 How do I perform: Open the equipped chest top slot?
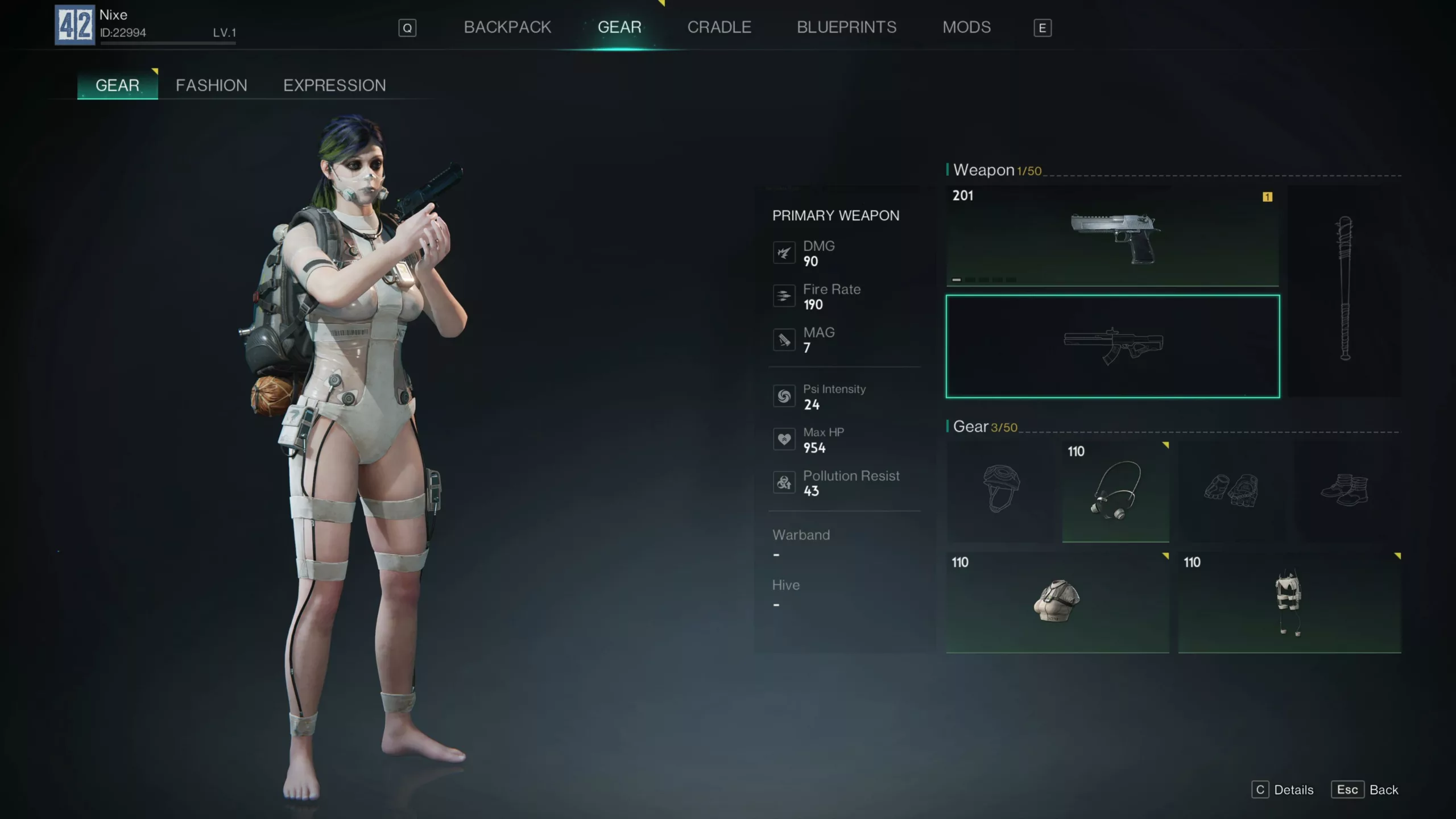1057,602
